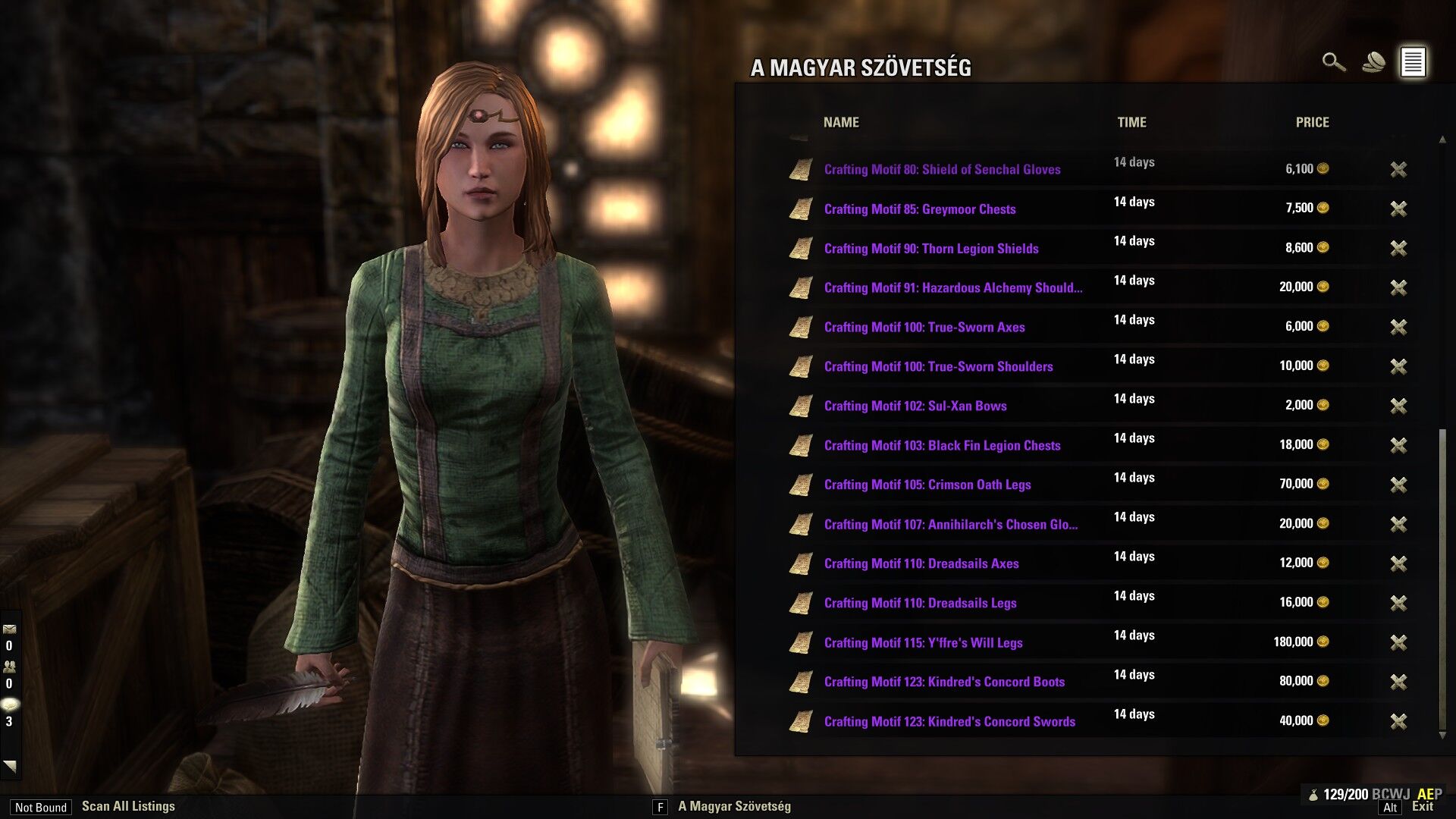Select Kindred's Concord Swords listing

tap(949, 722)
